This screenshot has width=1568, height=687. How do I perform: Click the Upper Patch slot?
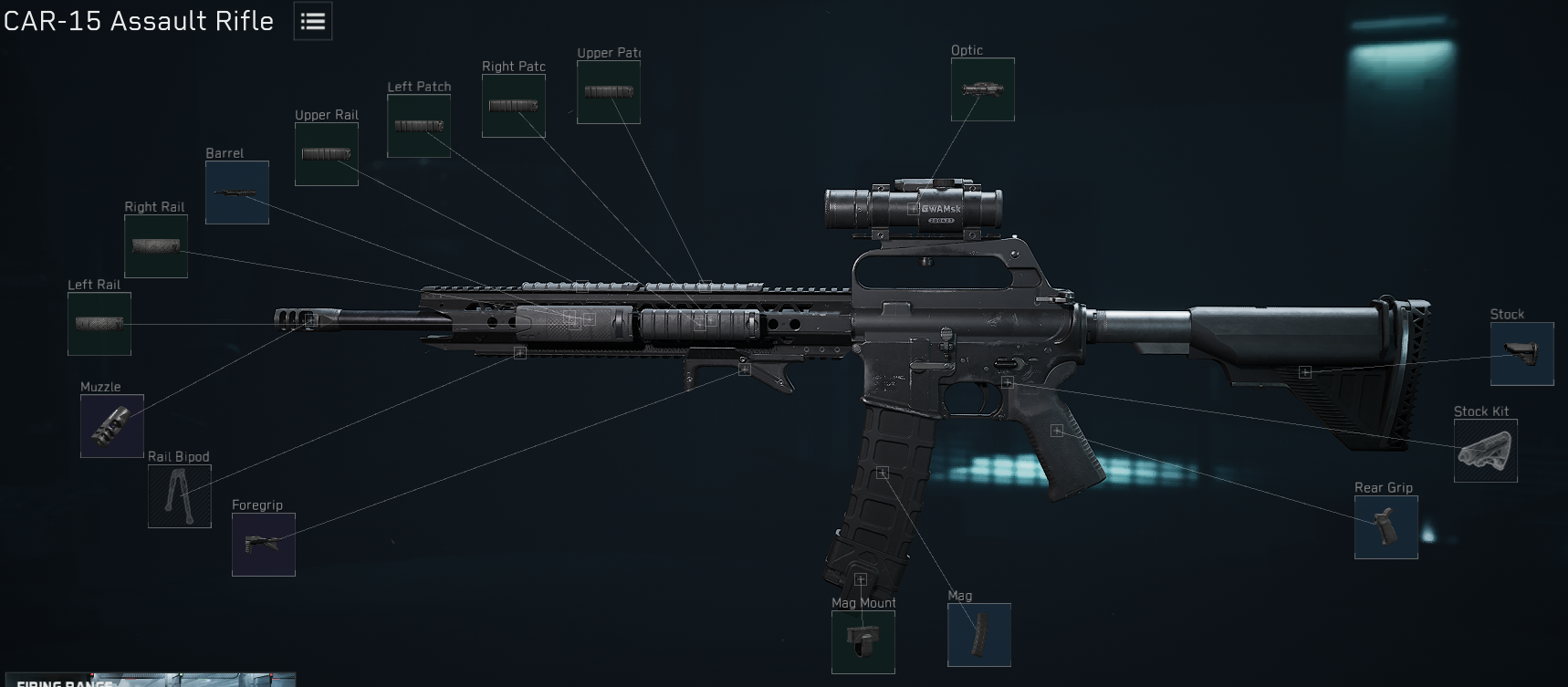tap(609, 92)
